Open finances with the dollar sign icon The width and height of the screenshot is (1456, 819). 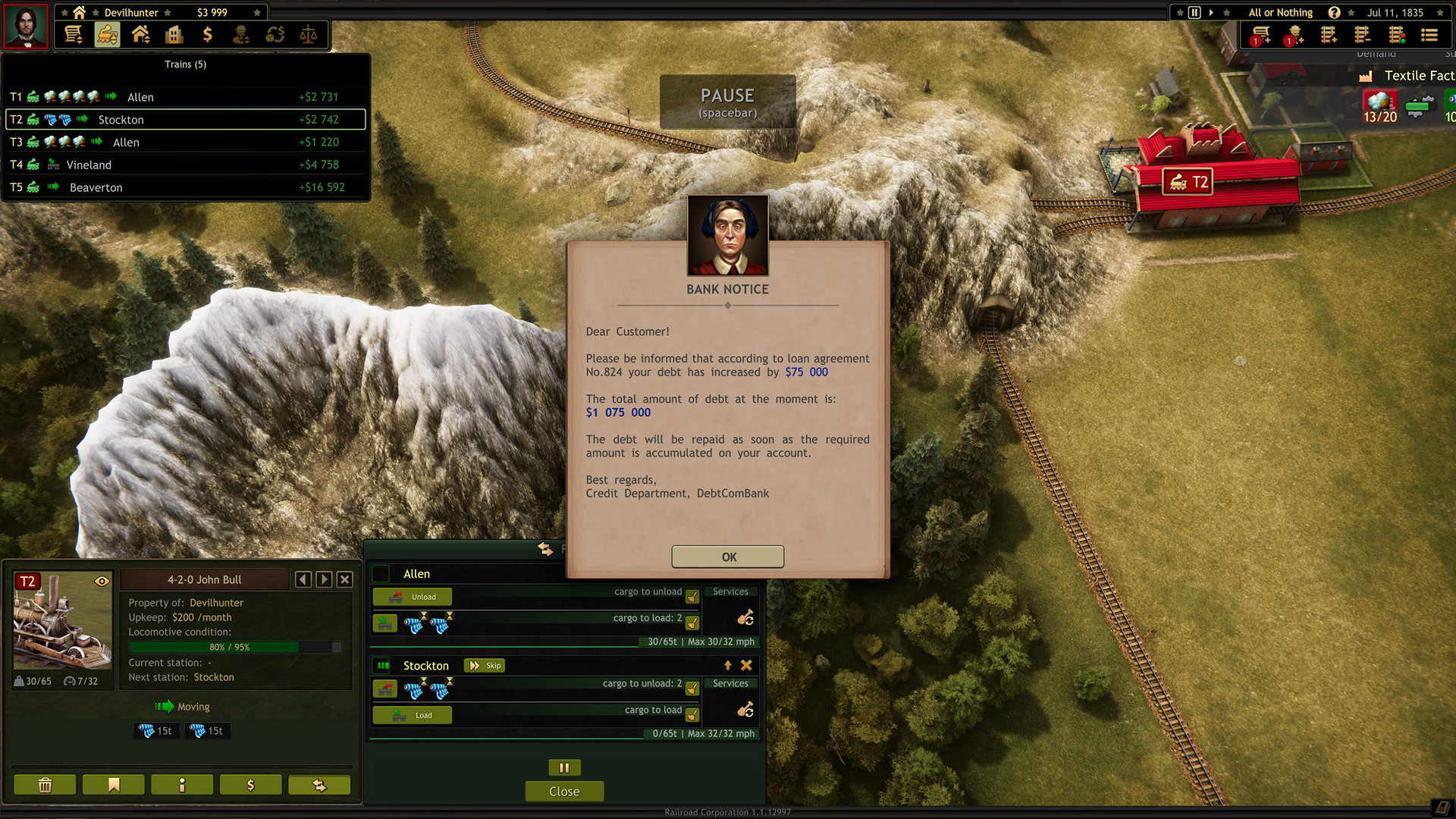point(209,34)
